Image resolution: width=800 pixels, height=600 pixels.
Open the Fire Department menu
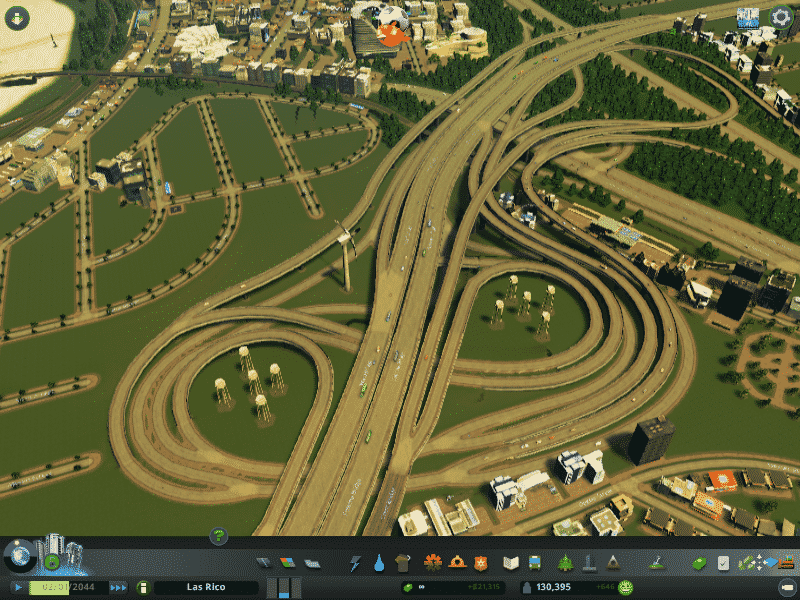click(x=457, y=563)
